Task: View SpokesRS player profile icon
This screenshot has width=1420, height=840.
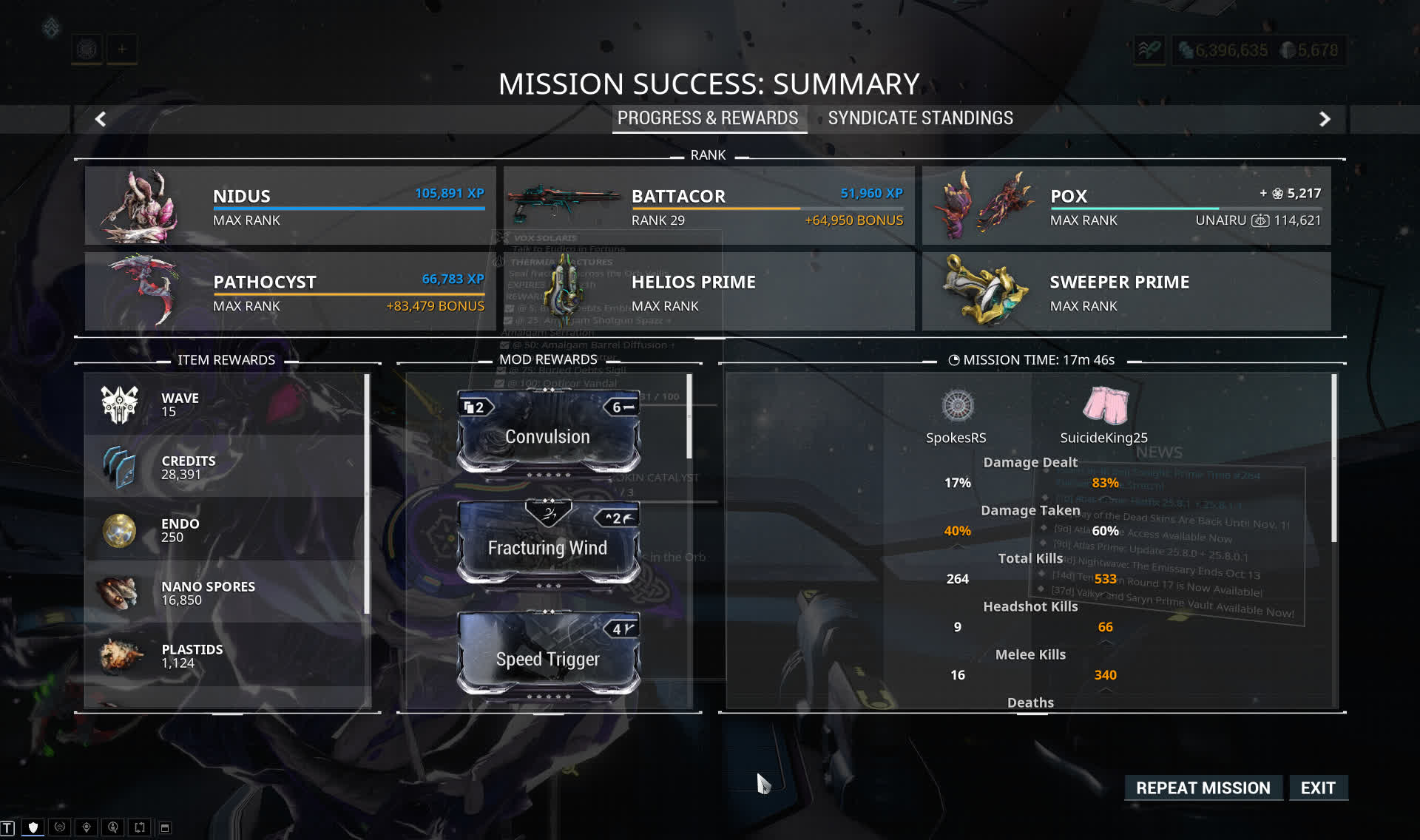Action: (957, 406)
